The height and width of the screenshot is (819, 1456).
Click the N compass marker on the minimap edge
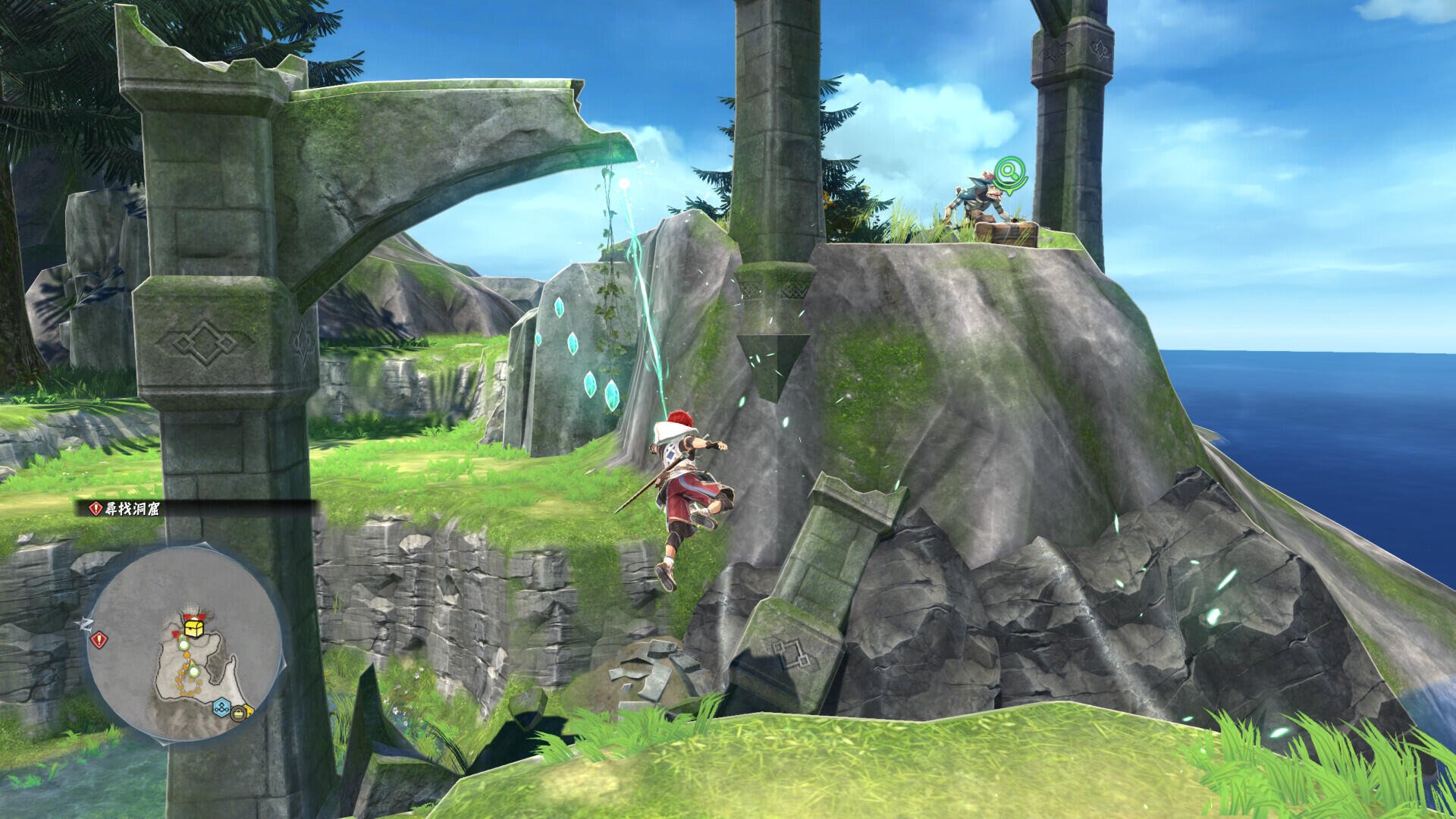point(86,624)
